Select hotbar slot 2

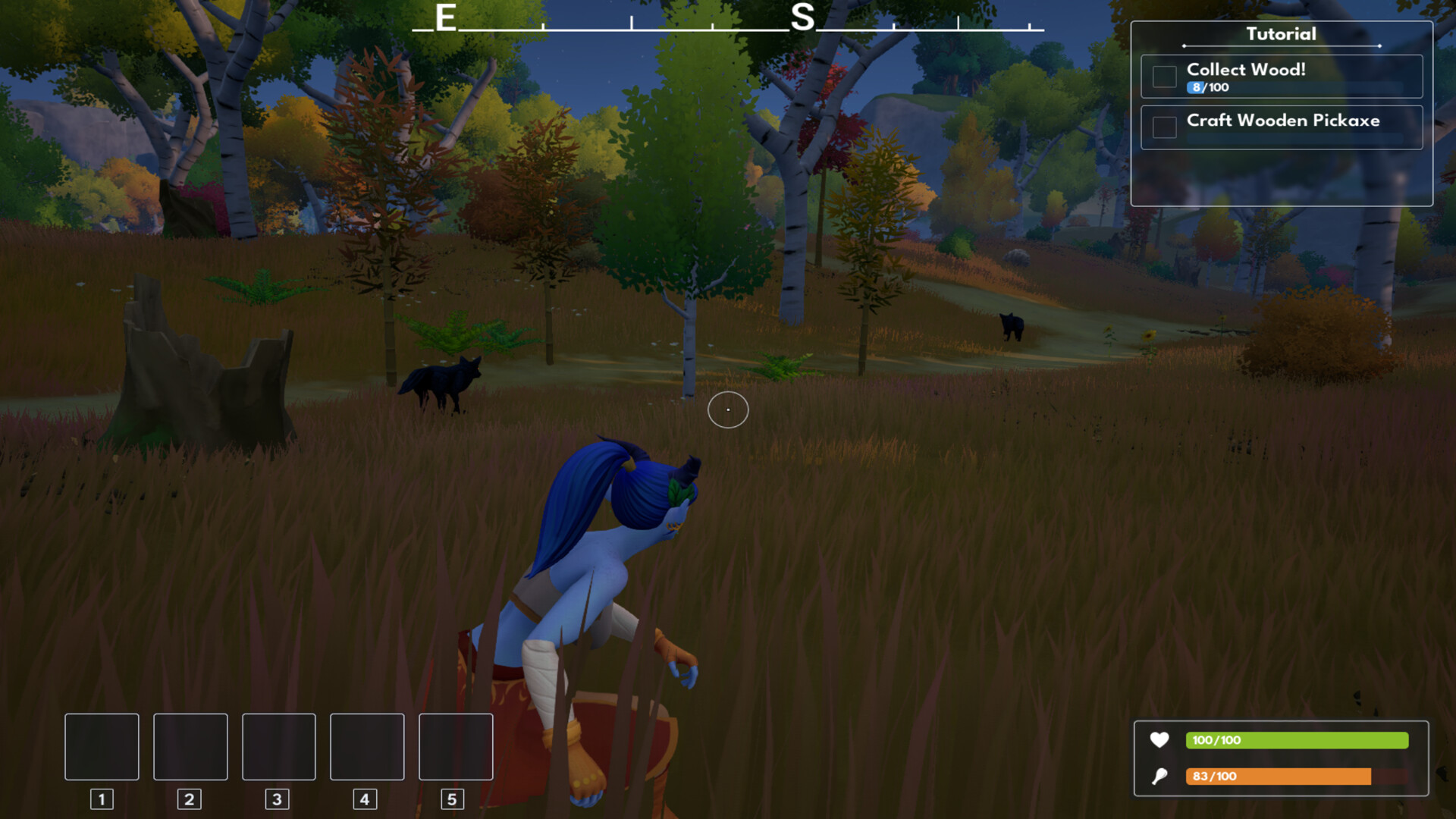[190, 747]
